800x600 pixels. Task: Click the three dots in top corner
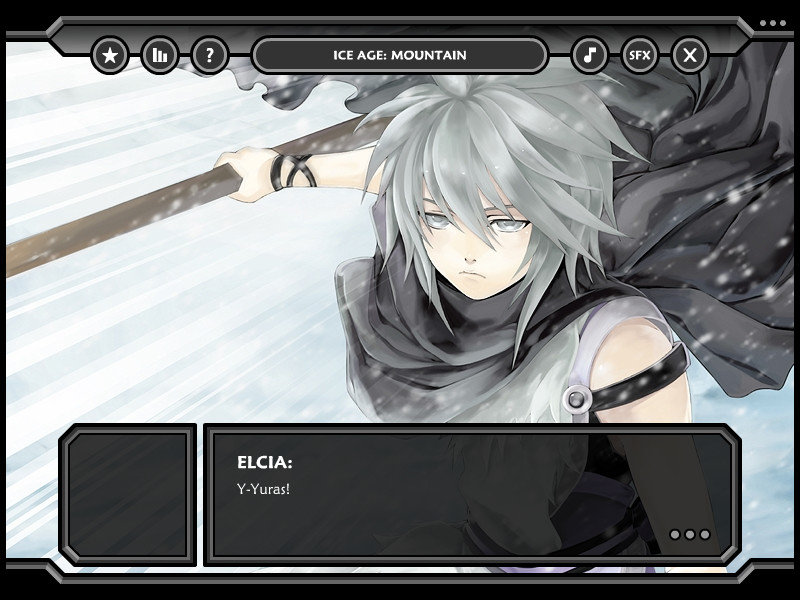(773, 23)
